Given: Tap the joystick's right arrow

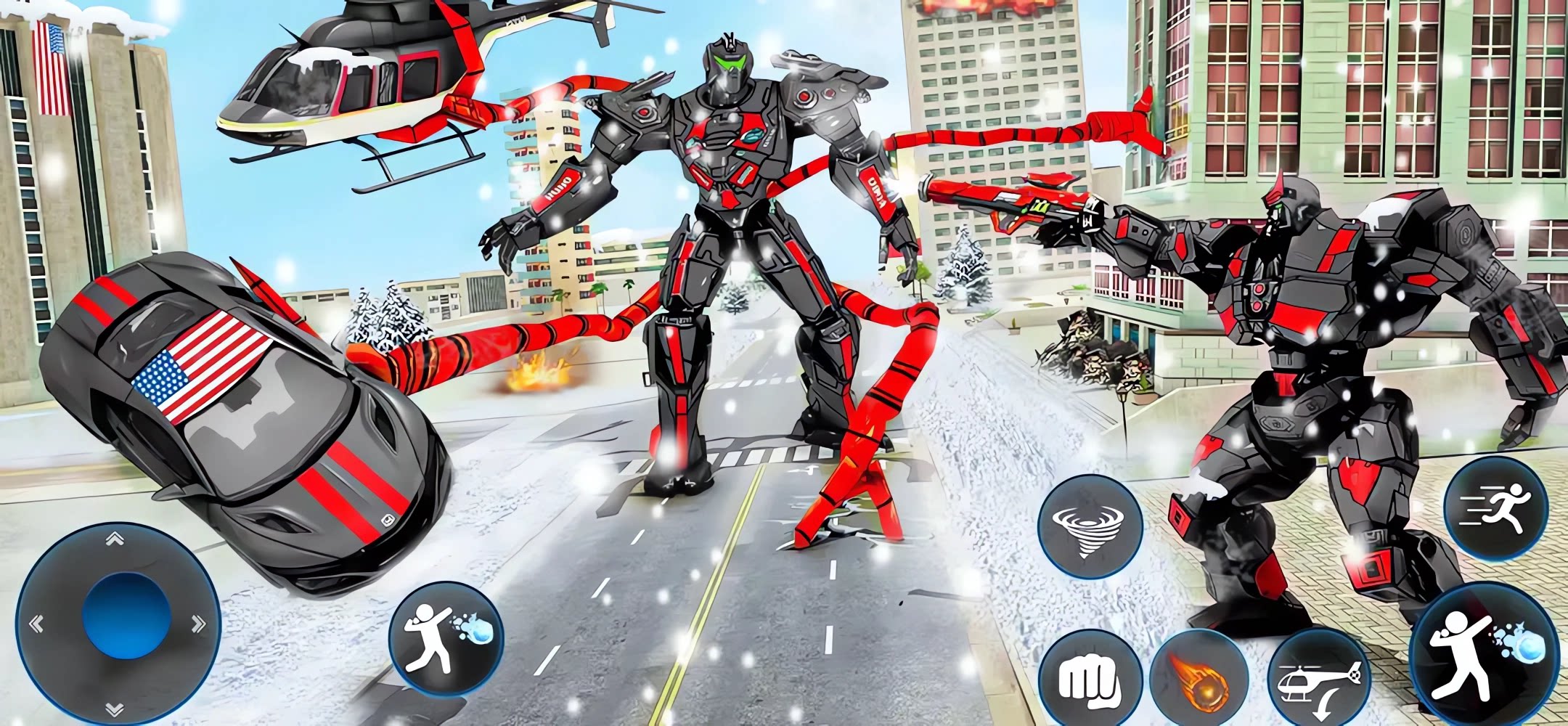Looking at the screenshot, I should coord(197,623).
